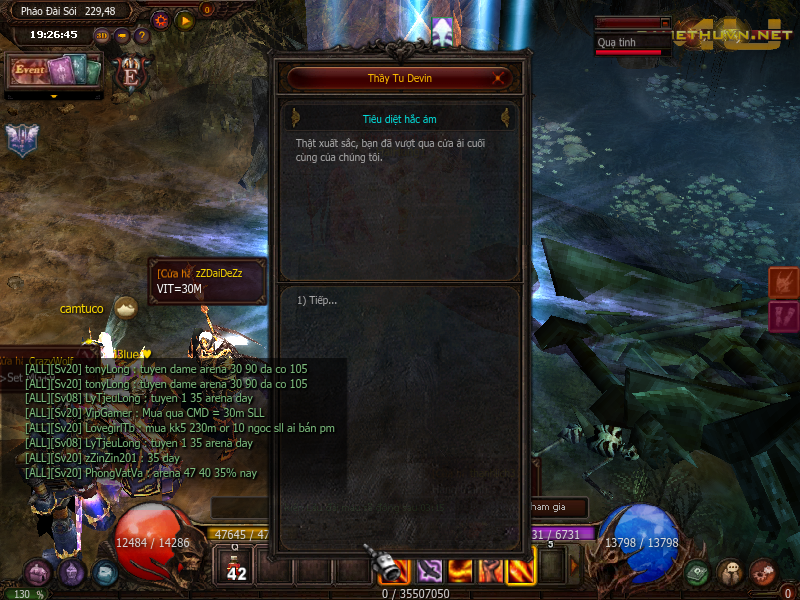Open the question mark help button
This screenshot has width=800, height=600.
[142, 35]
